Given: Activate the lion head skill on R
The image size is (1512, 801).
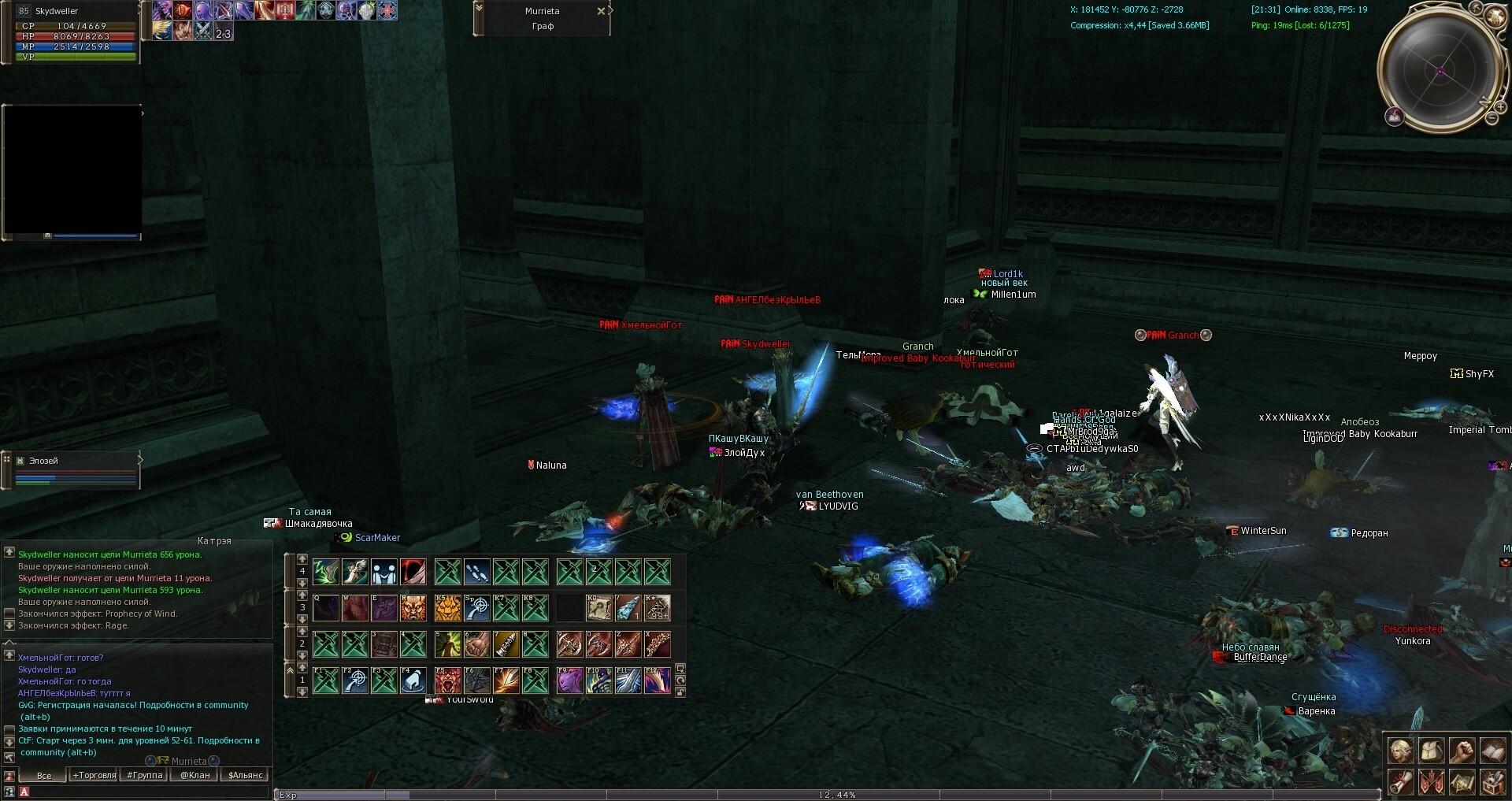Looking at the screenshot, I should tap(413, 608).
